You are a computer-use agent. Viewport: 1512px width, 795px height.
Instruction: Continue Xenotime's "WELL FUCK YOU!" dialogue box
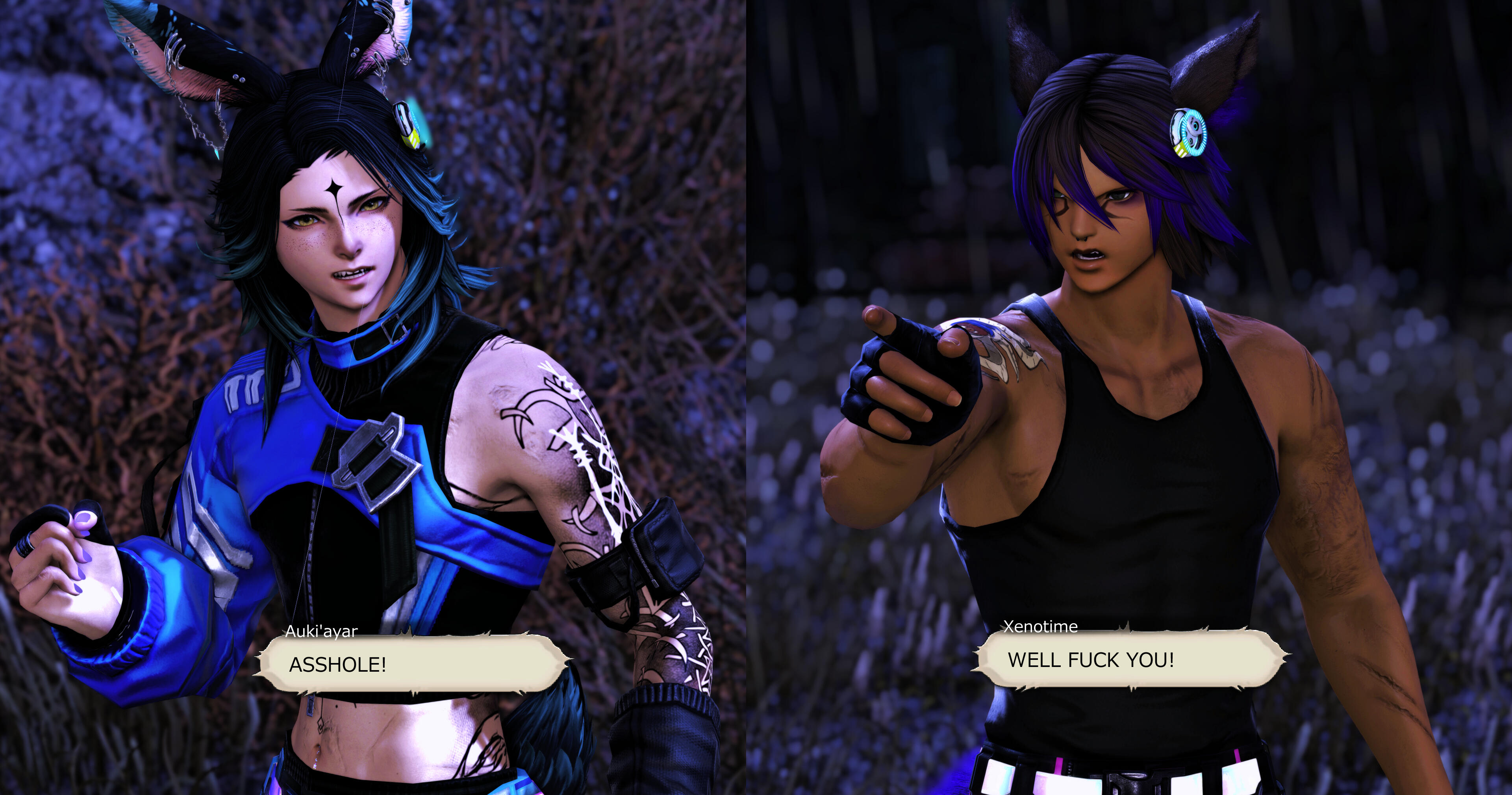tap(1130, 659)
